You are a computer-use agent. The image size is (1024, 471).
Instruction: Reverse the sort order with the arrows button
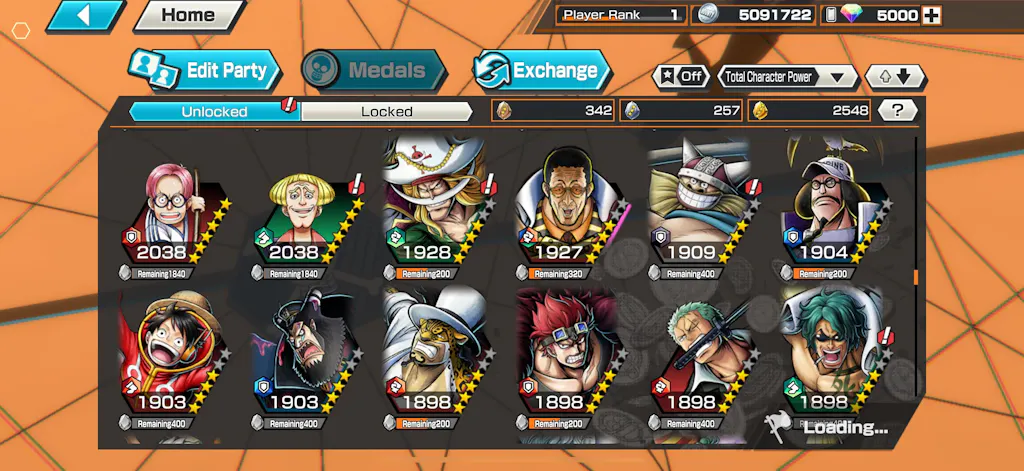[895, 76]
